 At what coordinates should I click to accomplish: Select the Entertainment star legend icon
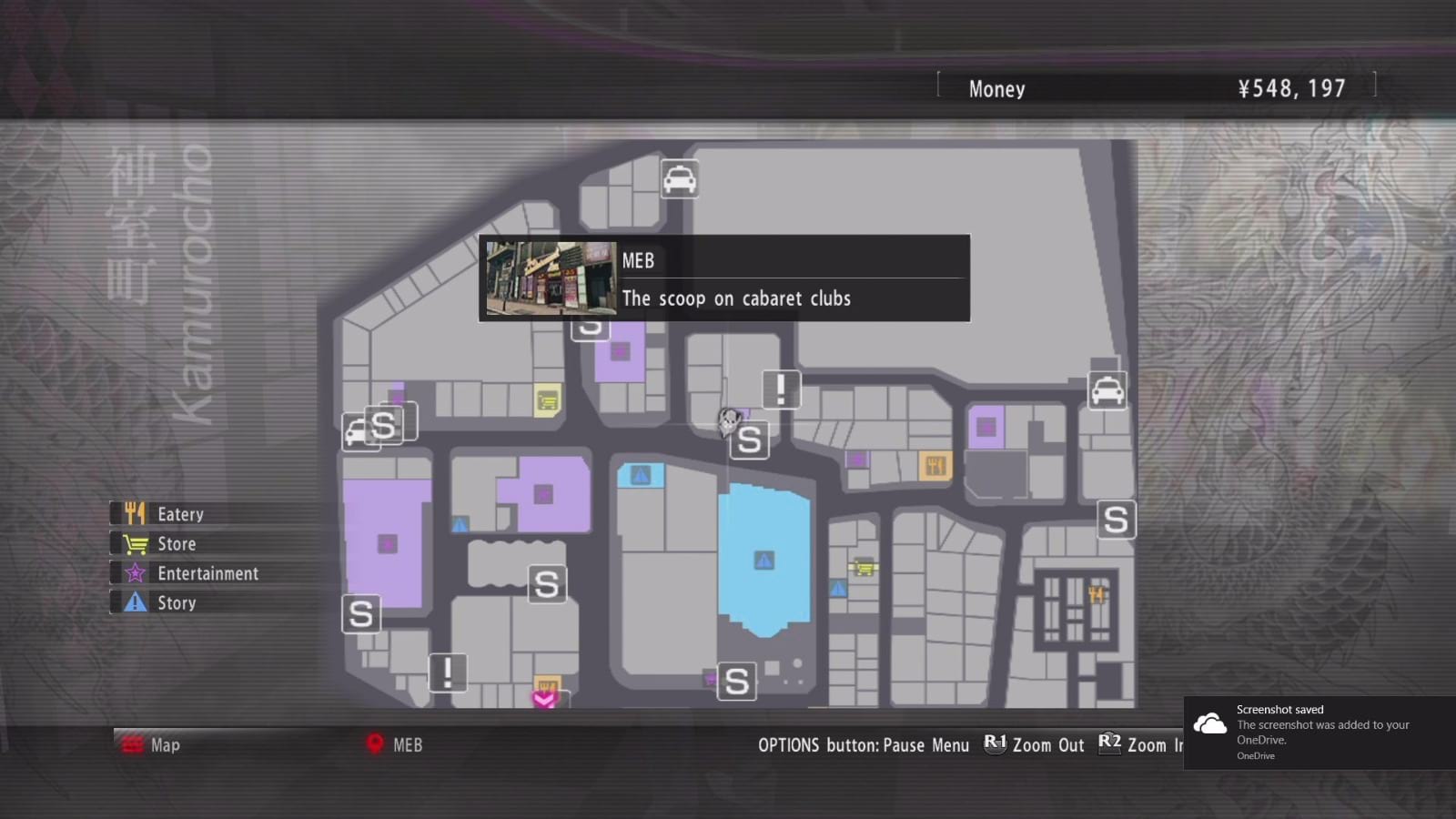point(135,573)
